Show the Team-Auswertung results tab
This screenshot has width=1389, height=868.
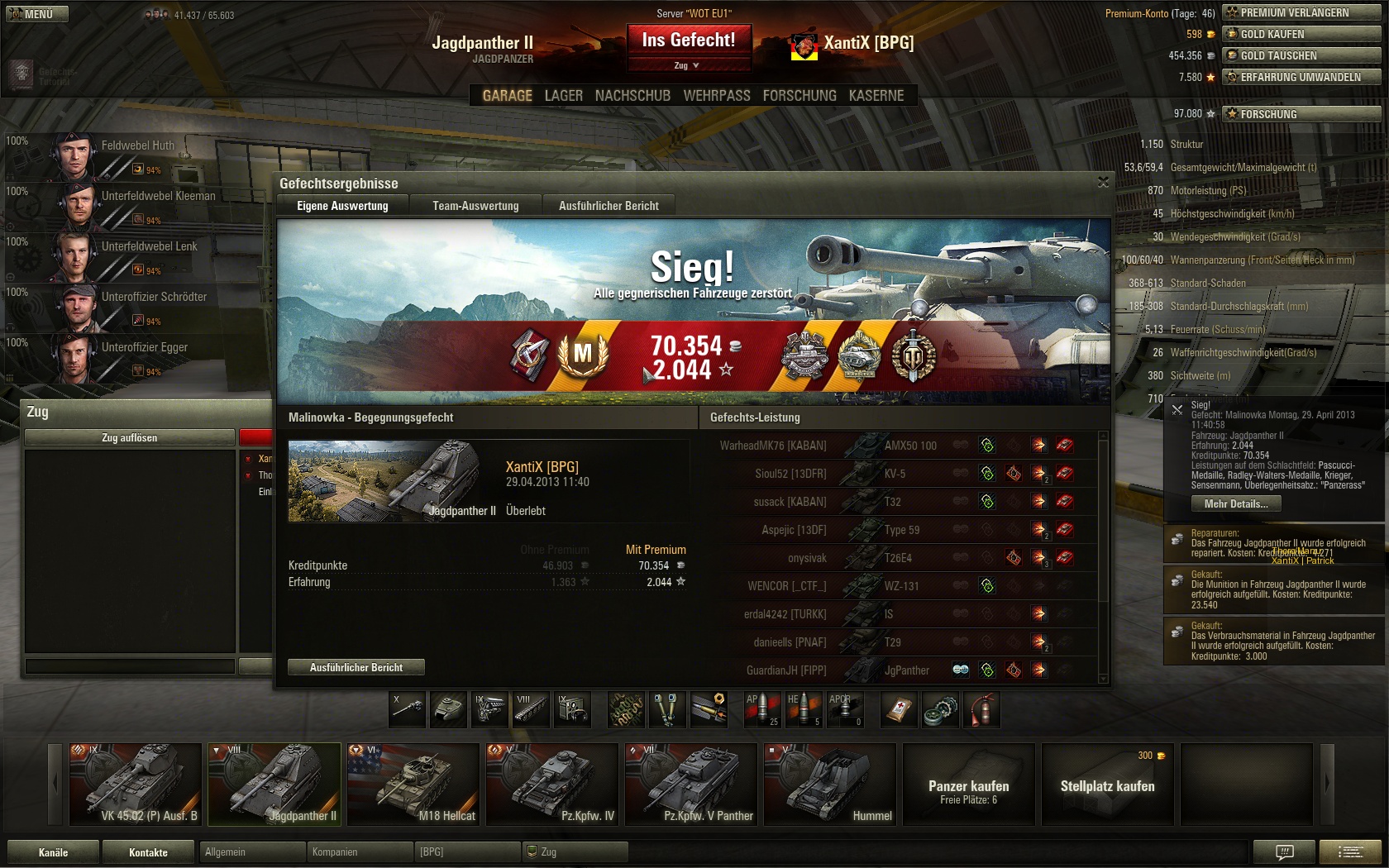[475, 206]
